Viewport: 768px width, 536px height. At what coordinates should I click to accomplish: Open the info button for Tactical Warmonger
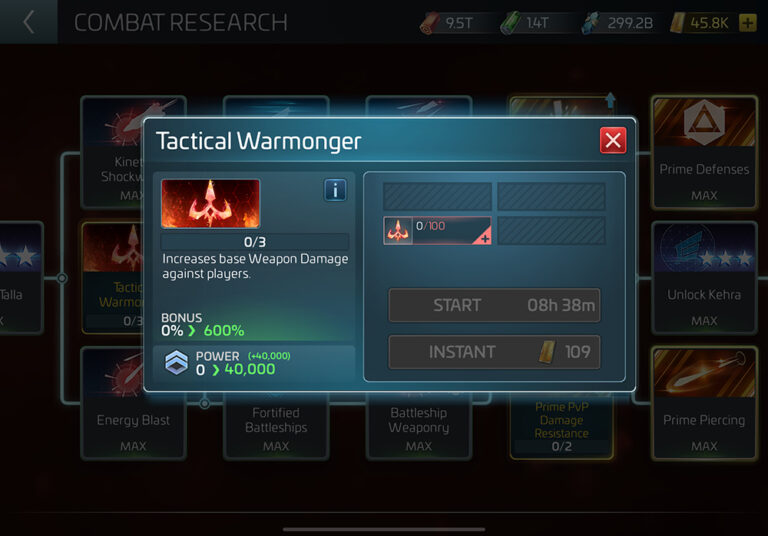(x=335, y=190)
